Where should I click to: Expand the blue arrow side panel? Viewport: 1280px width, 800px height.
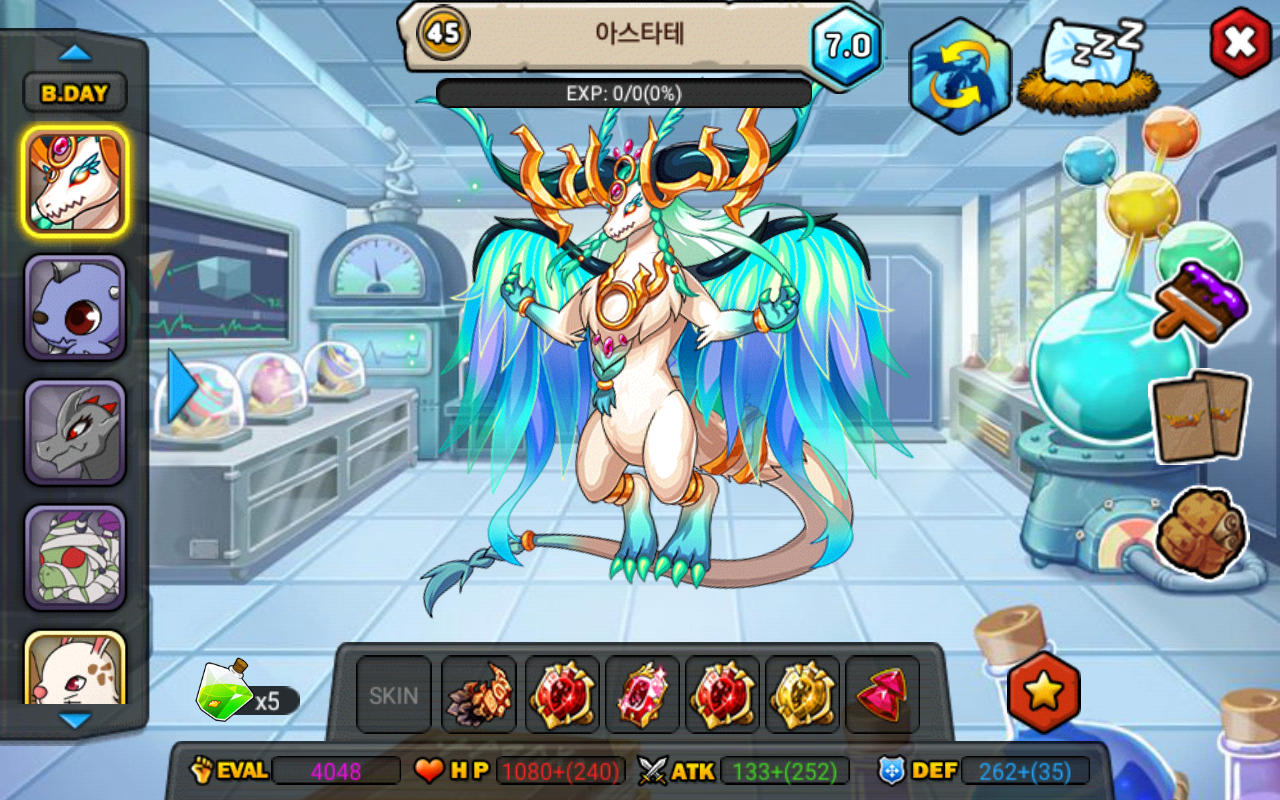tap(182, 386)
